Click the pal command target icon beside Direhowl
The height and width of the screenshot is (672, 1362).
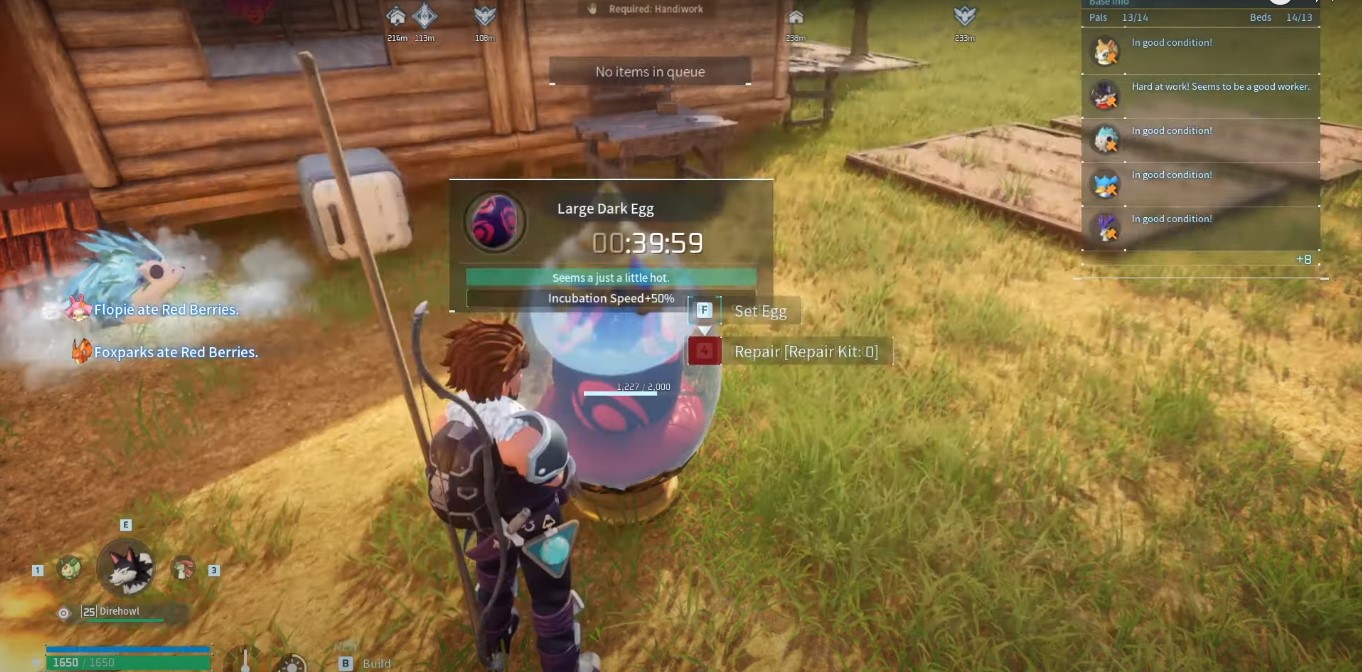pos(64,613)
